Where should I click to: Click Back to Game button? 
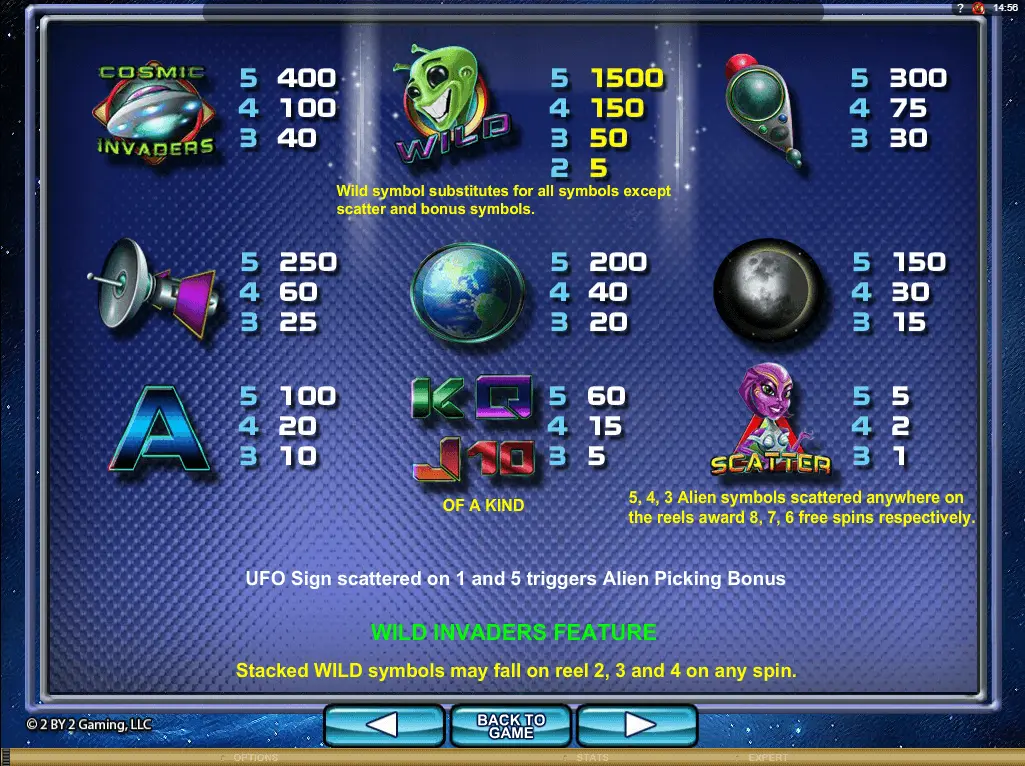pyautogui.click(x=511, y=725)
